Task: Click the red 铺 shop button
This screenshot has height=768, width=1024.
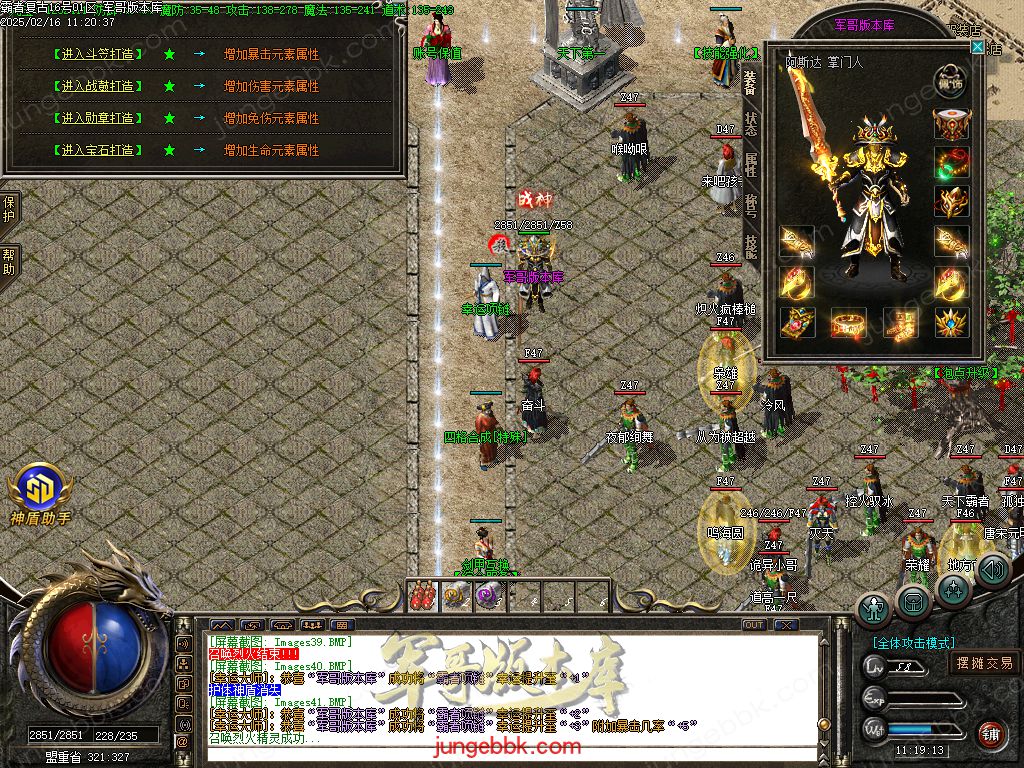Action: pos(991,735)
